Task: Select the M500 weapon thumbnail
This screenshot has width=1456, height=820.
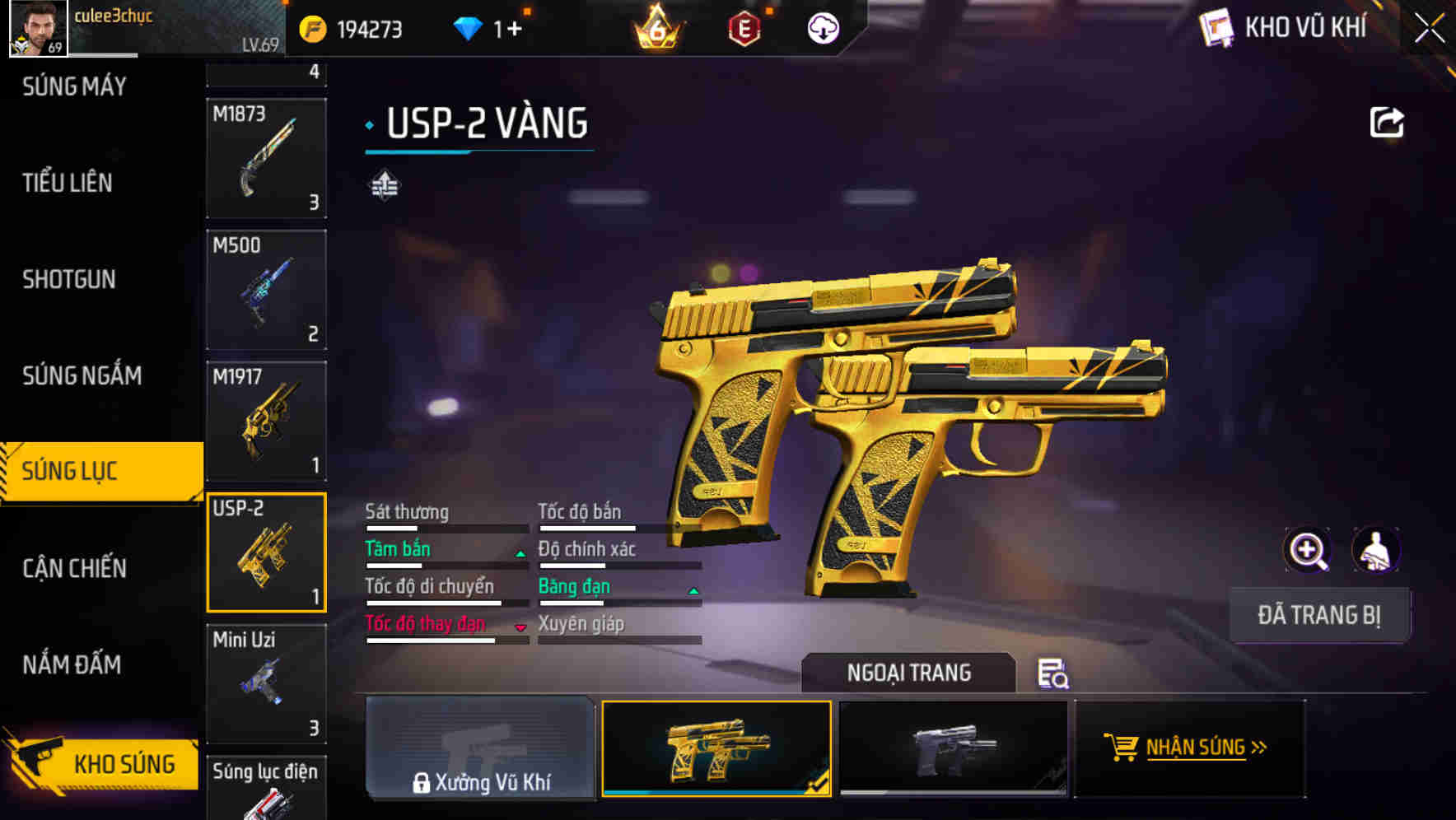Action: tap(266, 288)
